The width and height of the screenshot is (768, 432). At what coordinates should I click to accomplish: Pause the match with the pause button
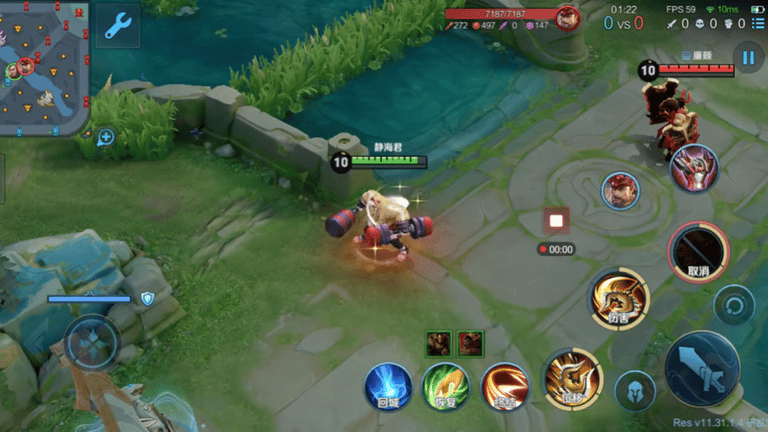click(747, 56)
